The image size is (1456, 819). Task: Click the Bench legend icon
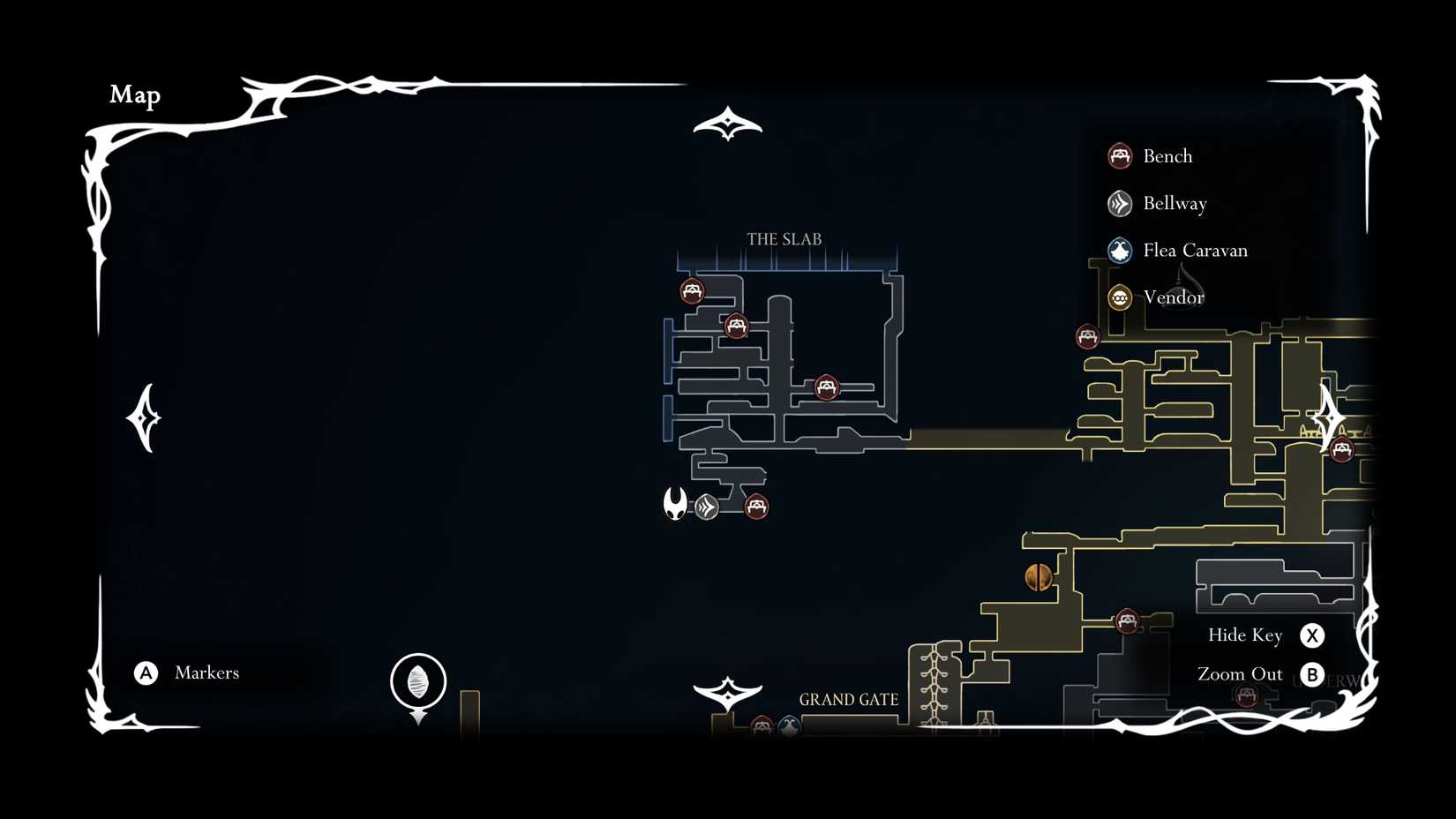(1120, 155)
